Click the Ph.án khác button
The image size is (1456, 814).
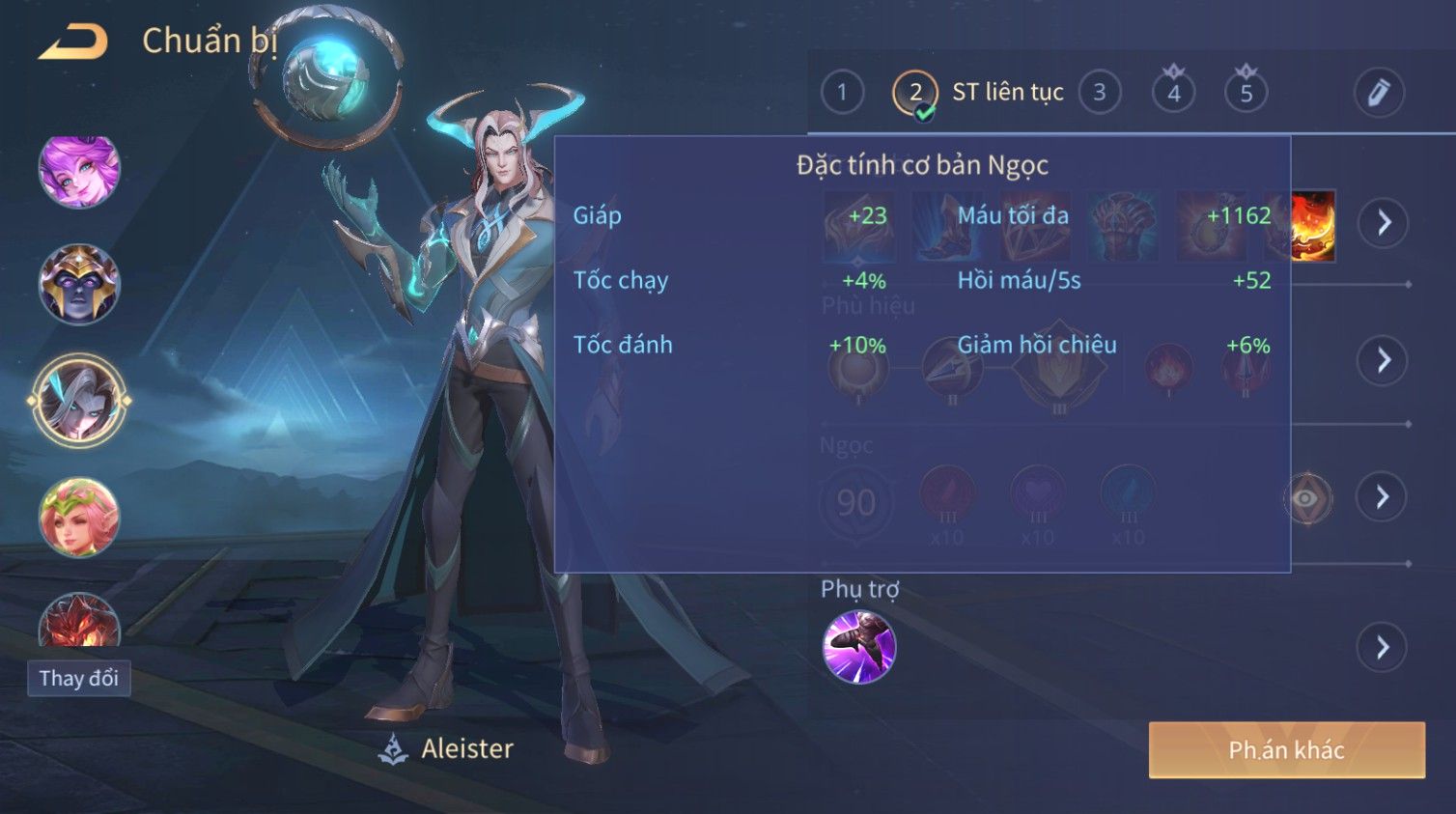1286,750
